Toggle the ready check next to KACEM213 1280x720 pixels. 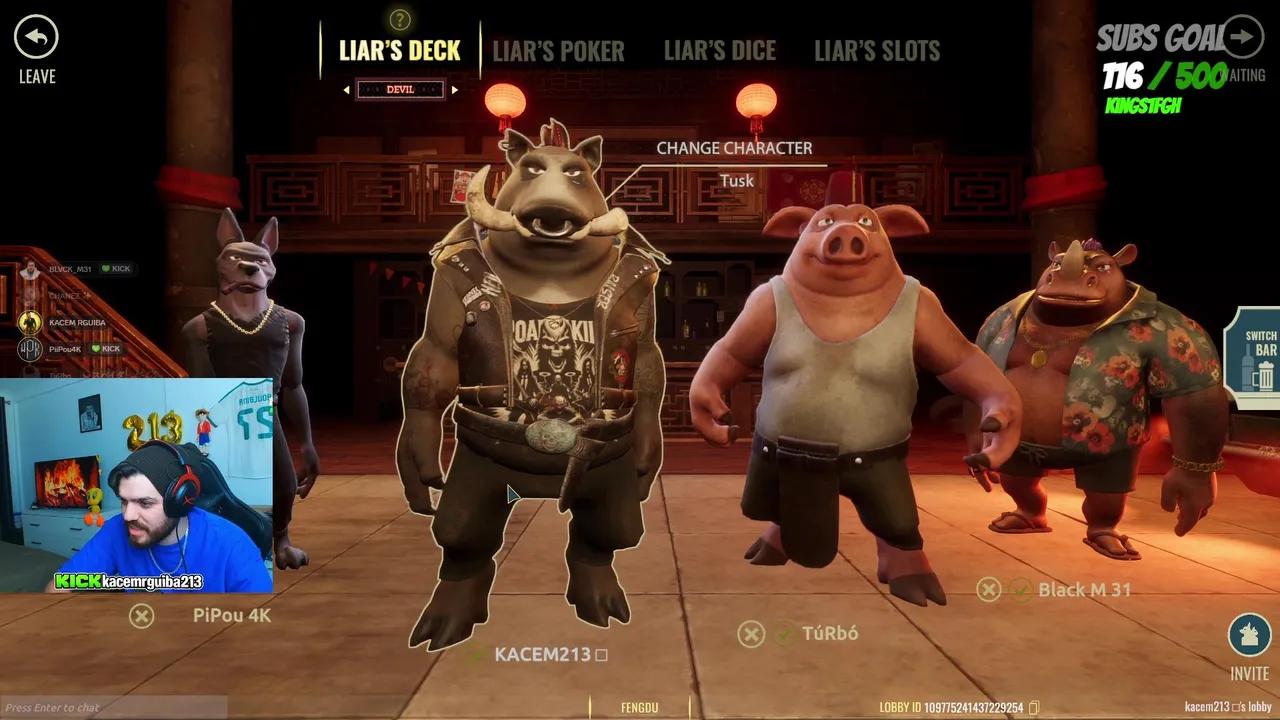coord(478,657)
